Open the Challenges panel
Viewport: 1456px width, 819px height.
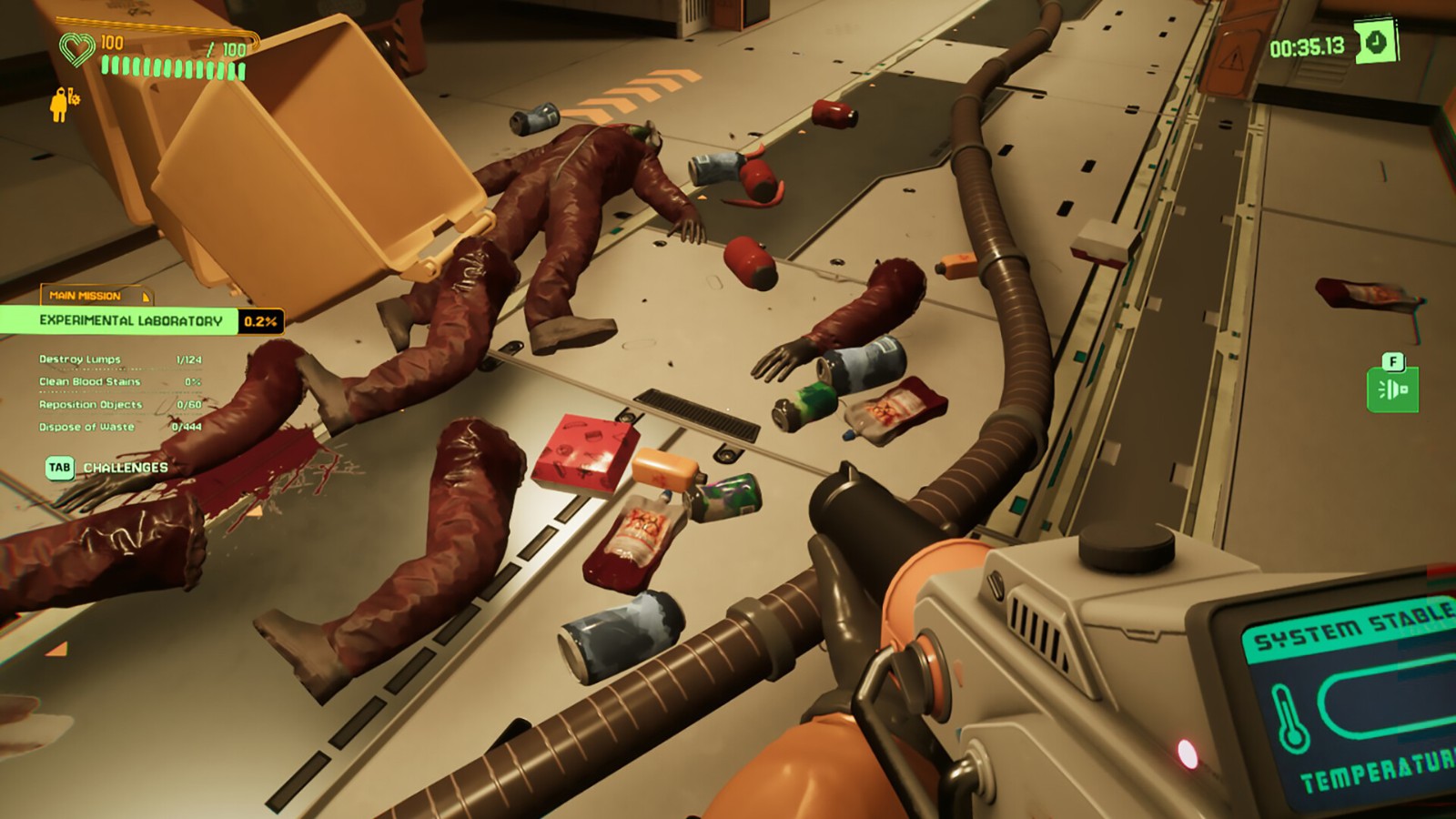tap(107, 468)
